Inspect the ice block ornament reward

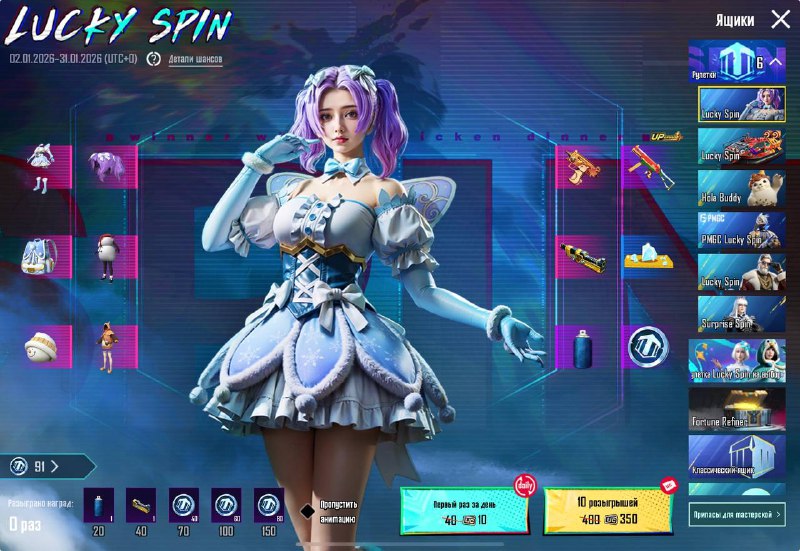pyautogui.click(x=646, y=258)
